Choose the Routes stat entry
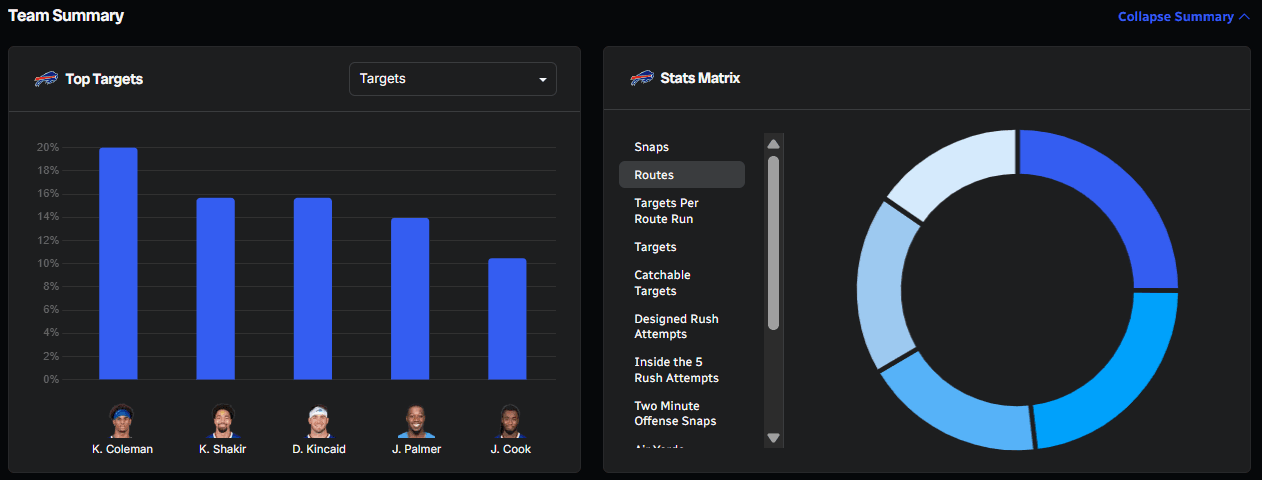This screenshot has height=480, width=1262. coord(654,175)
